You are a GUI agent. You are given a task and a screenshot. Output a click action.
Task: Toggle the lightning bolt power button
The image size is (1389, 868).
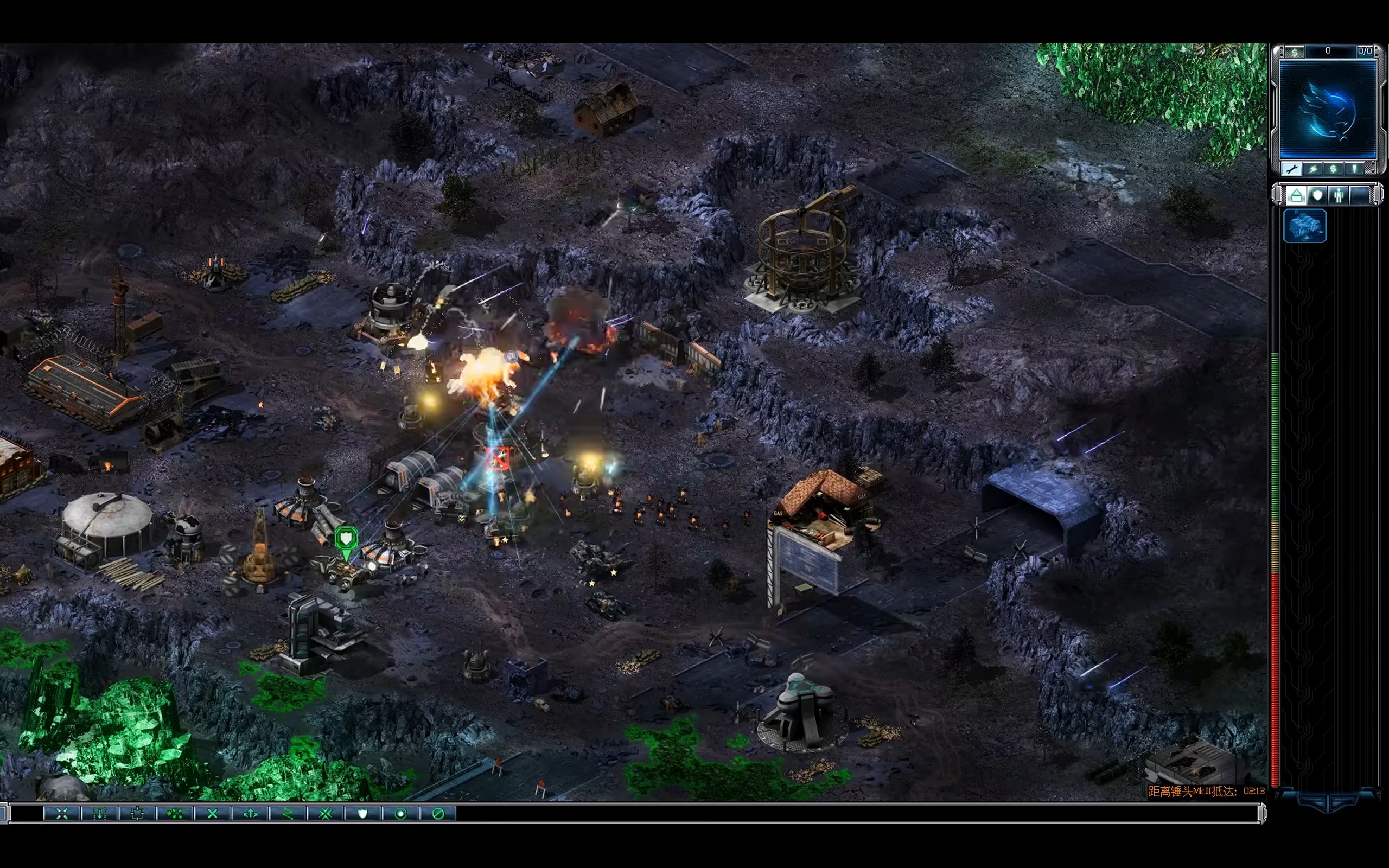(1312, 169)
